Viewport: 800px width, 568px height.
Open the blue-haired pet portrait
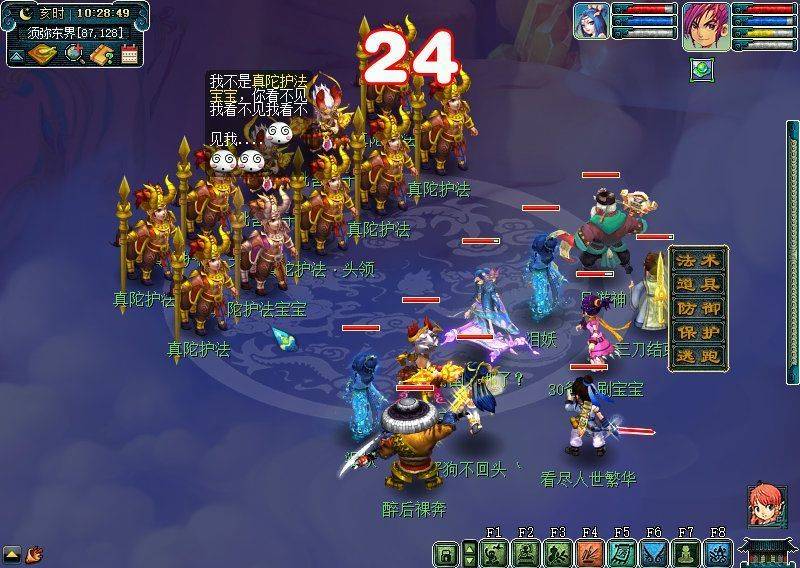pyautogui.click(x=591, y=21)
